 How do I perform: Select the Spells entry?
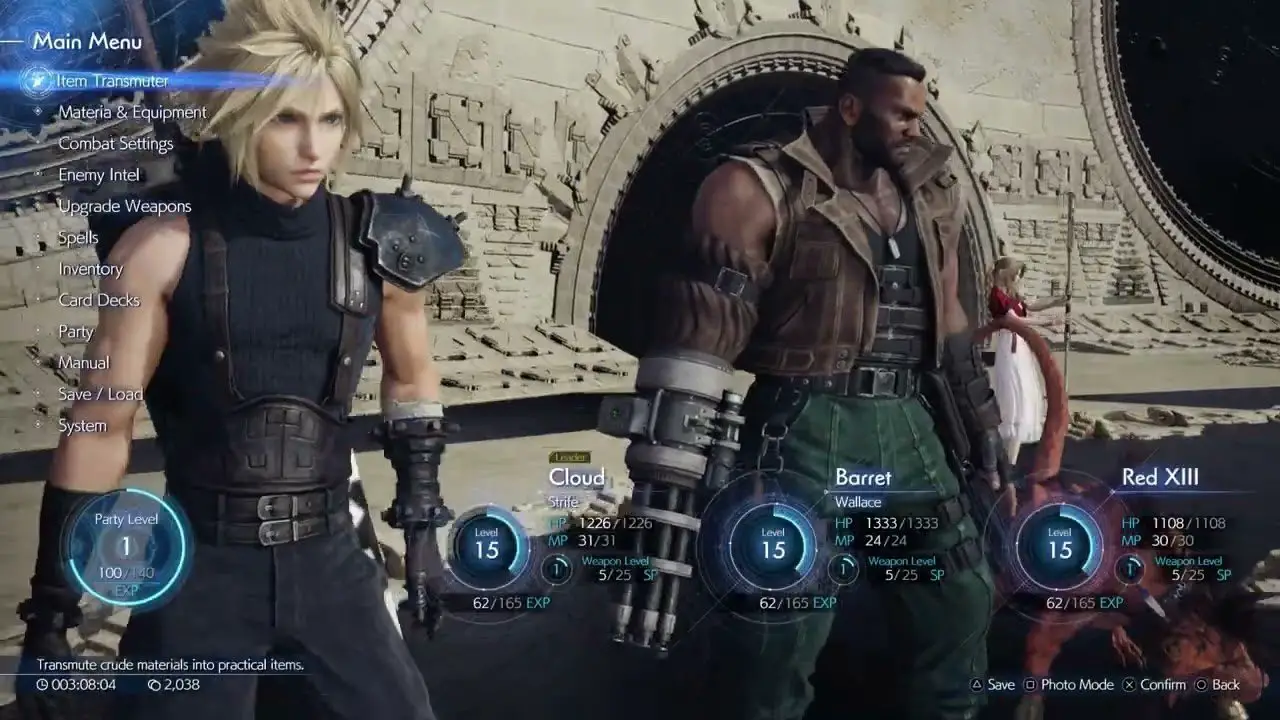(78, 238)
